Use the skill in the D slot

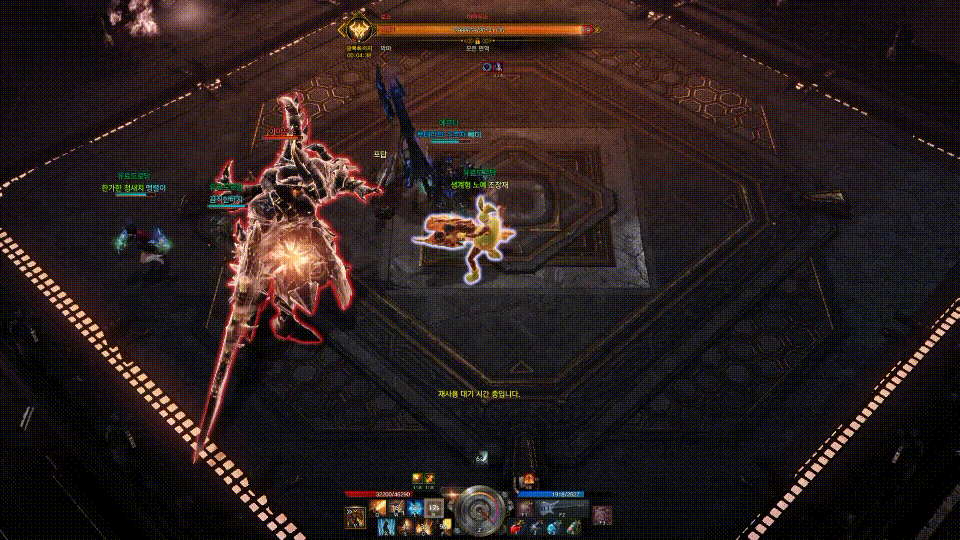click(x=424, y=526)
